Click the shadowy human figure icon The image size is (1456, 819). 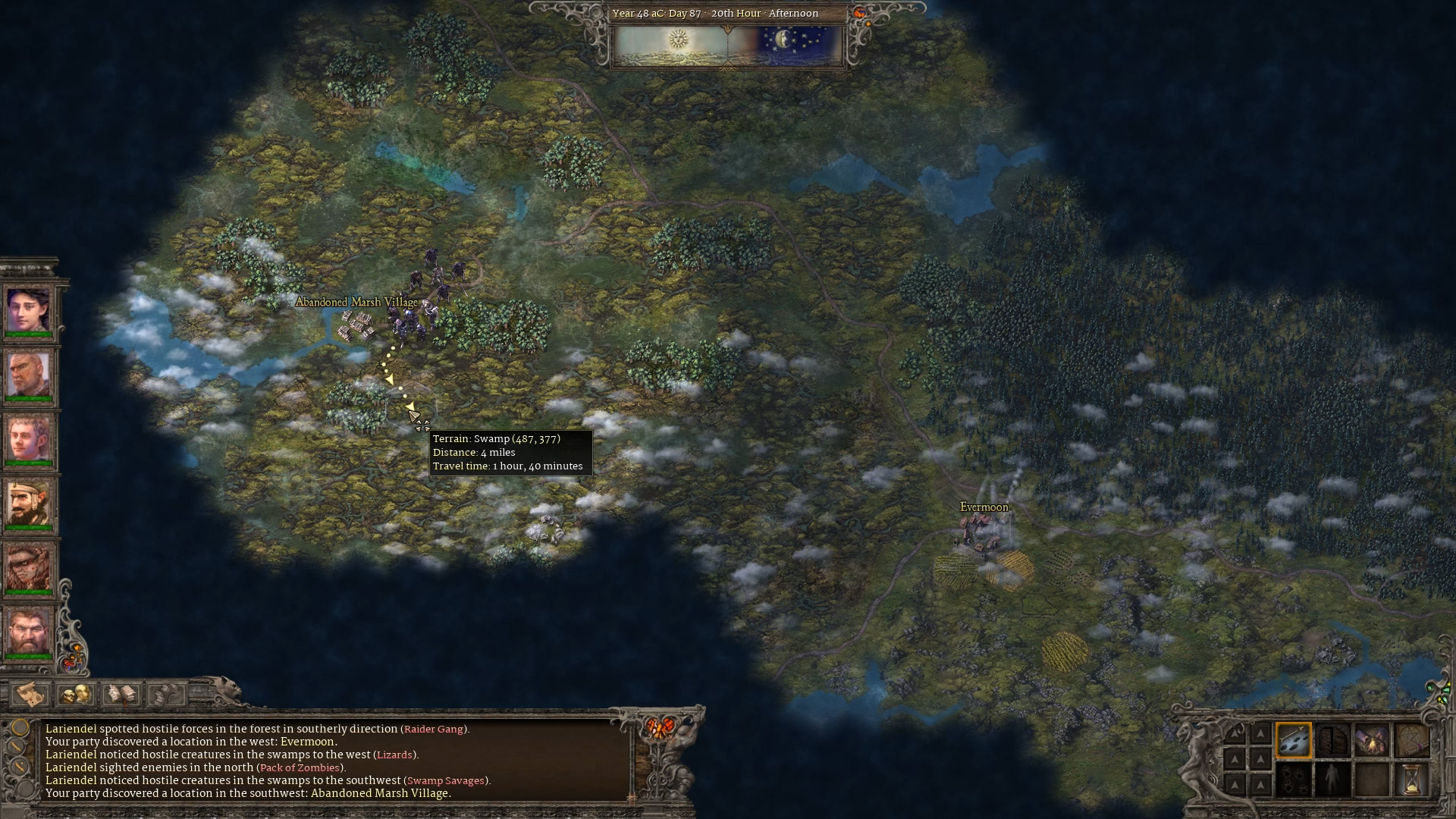coord(1332,780)
